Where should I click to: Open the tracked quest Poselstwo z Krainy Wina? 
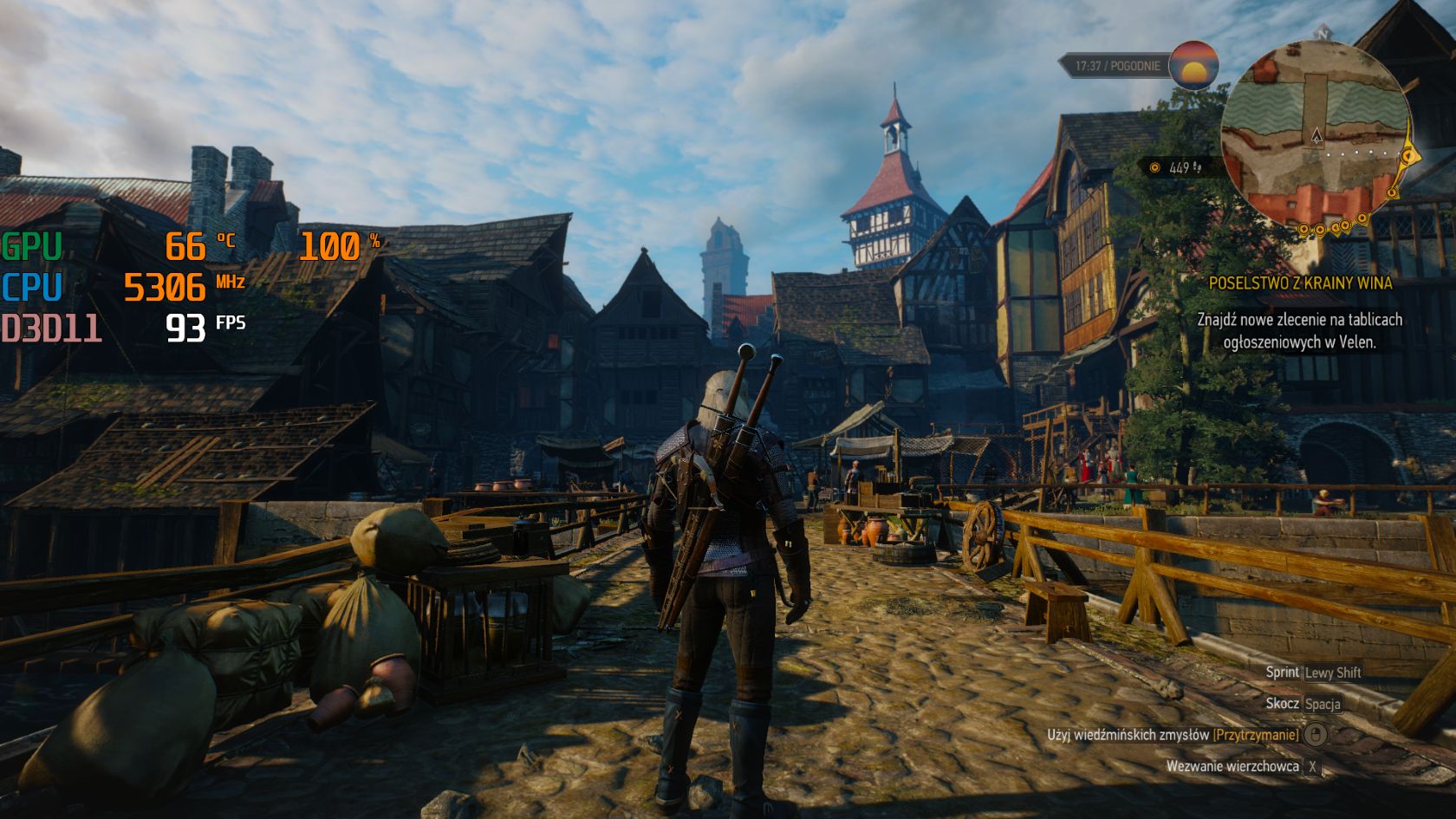coord(1300,283)
